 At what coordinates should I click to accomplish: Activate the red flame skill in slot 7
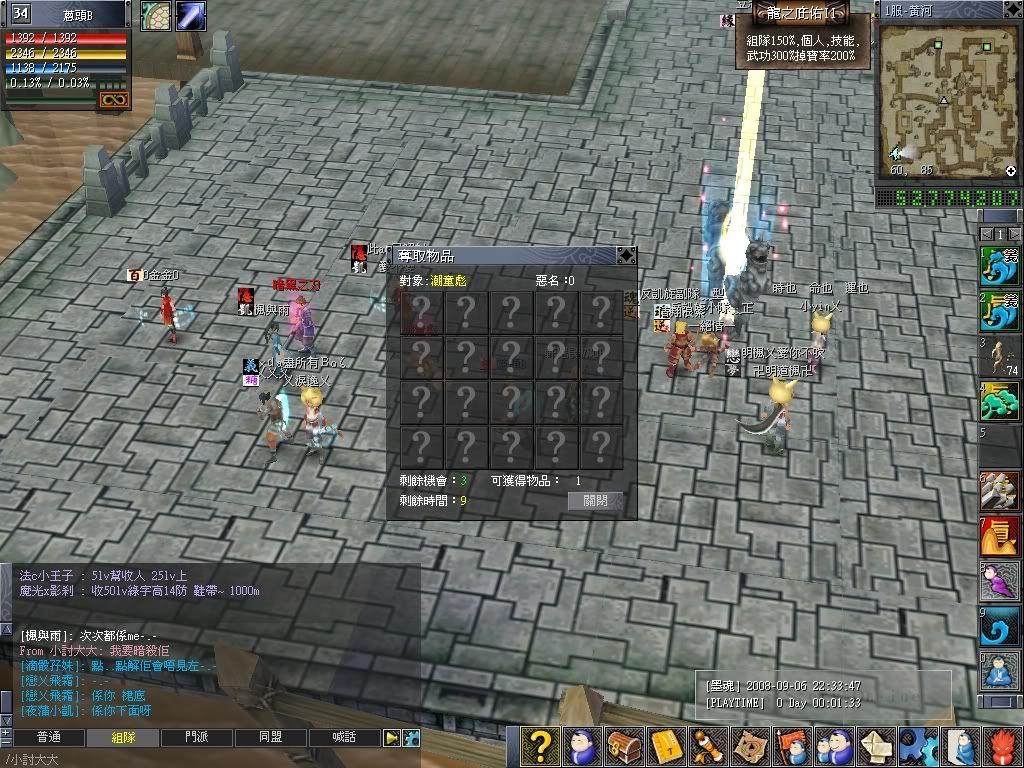click(x=1000, y=536)
